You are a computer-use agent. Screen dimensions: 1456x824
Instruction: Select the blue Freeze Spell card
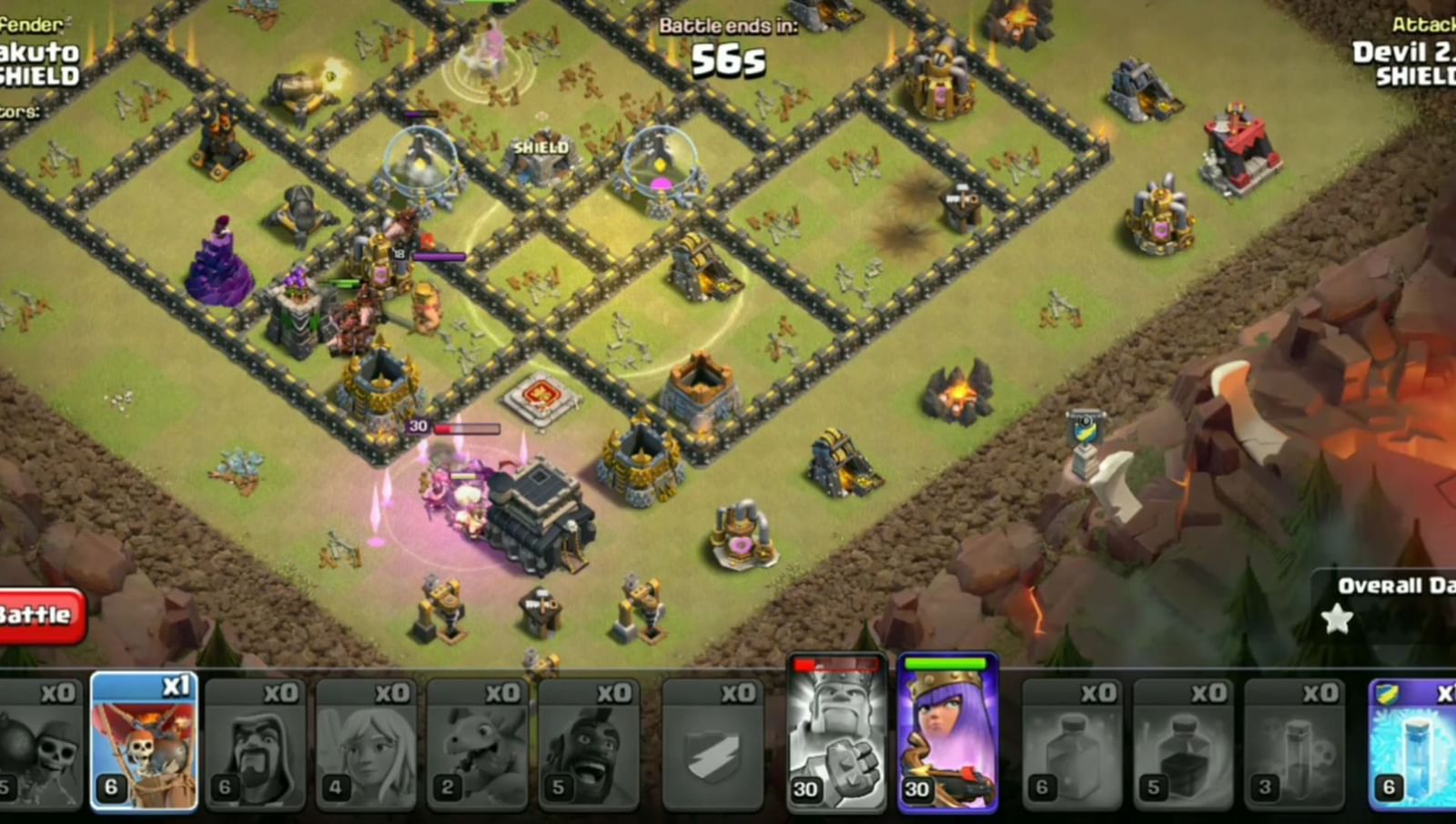click(1415, 742)
